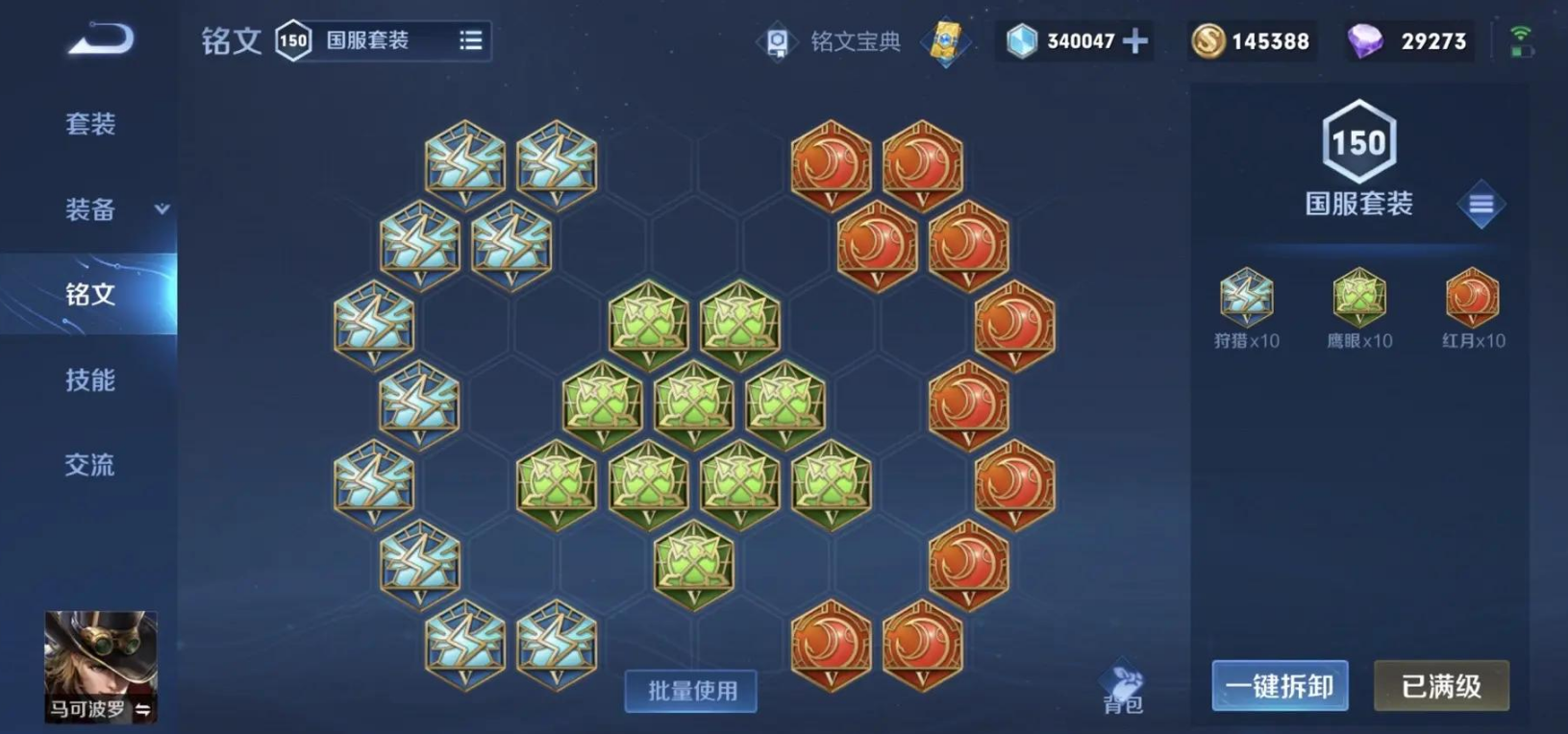Open the golden rune card pack icon
The height and width of the screenshot is (734, 1568).
point(945,40)
